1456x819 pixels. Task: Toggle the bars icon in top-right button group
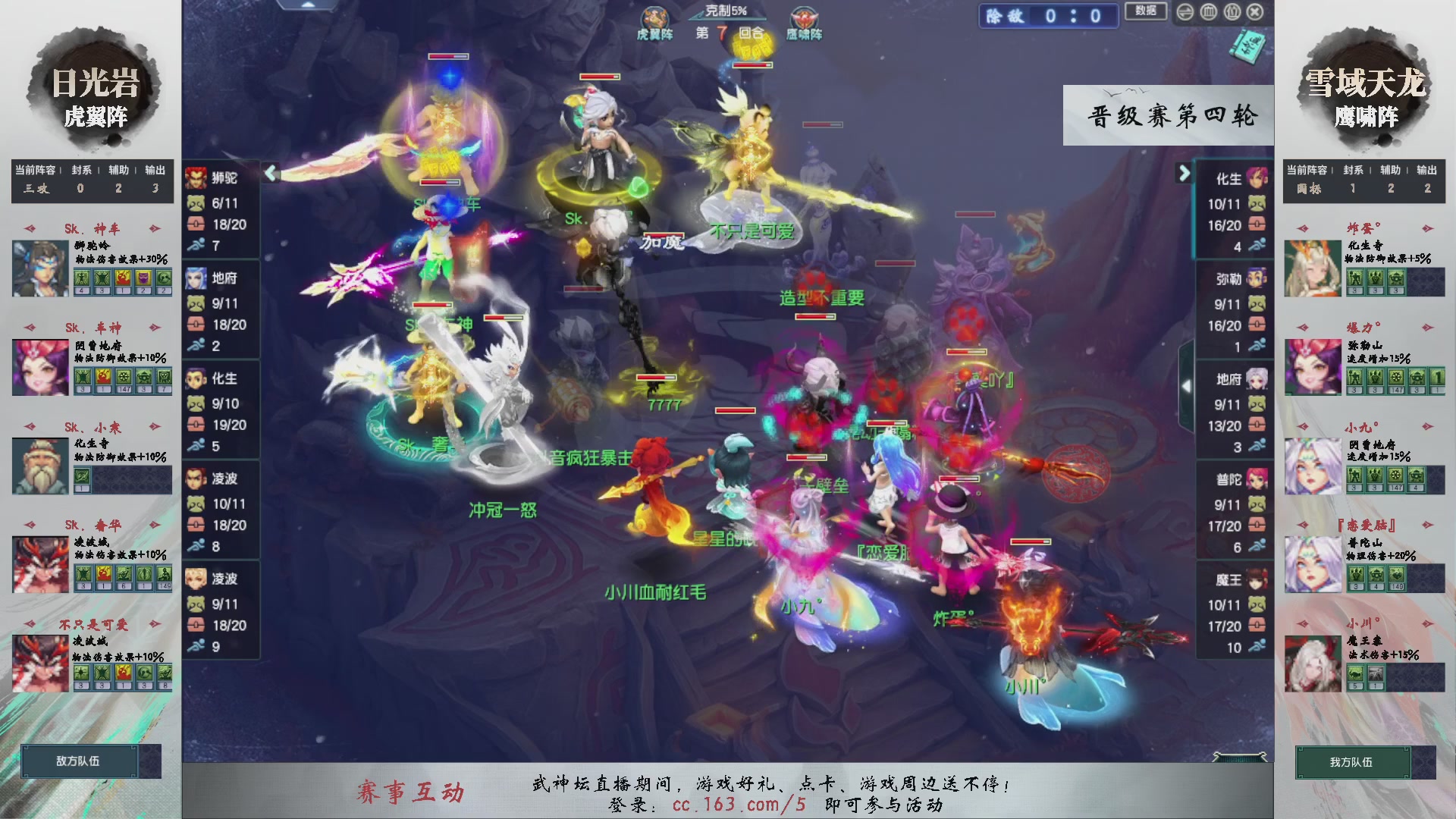(1208, 12)
